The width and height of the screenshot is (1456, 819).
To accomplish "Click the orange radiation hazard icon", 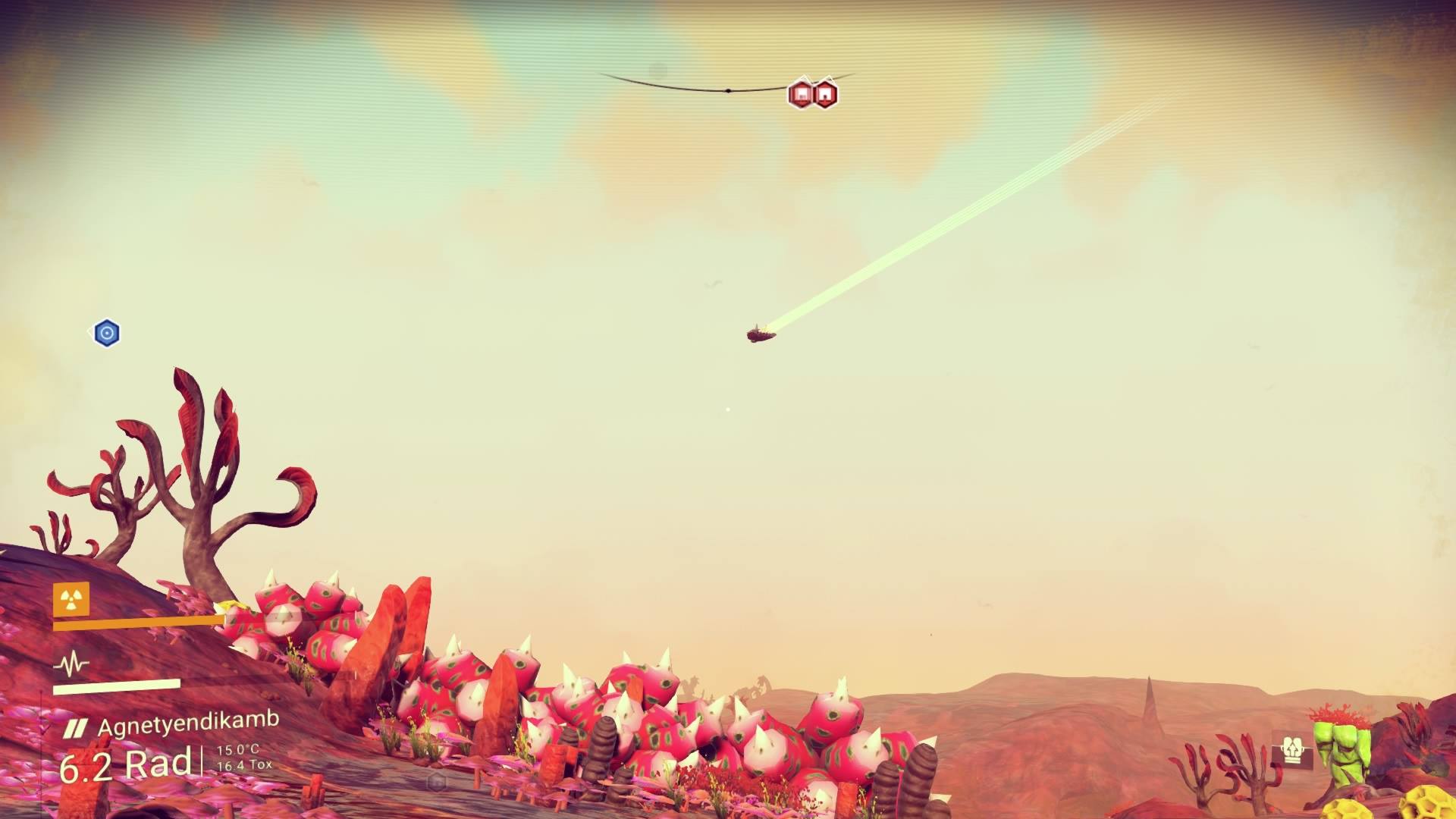I will pos(71,600).
